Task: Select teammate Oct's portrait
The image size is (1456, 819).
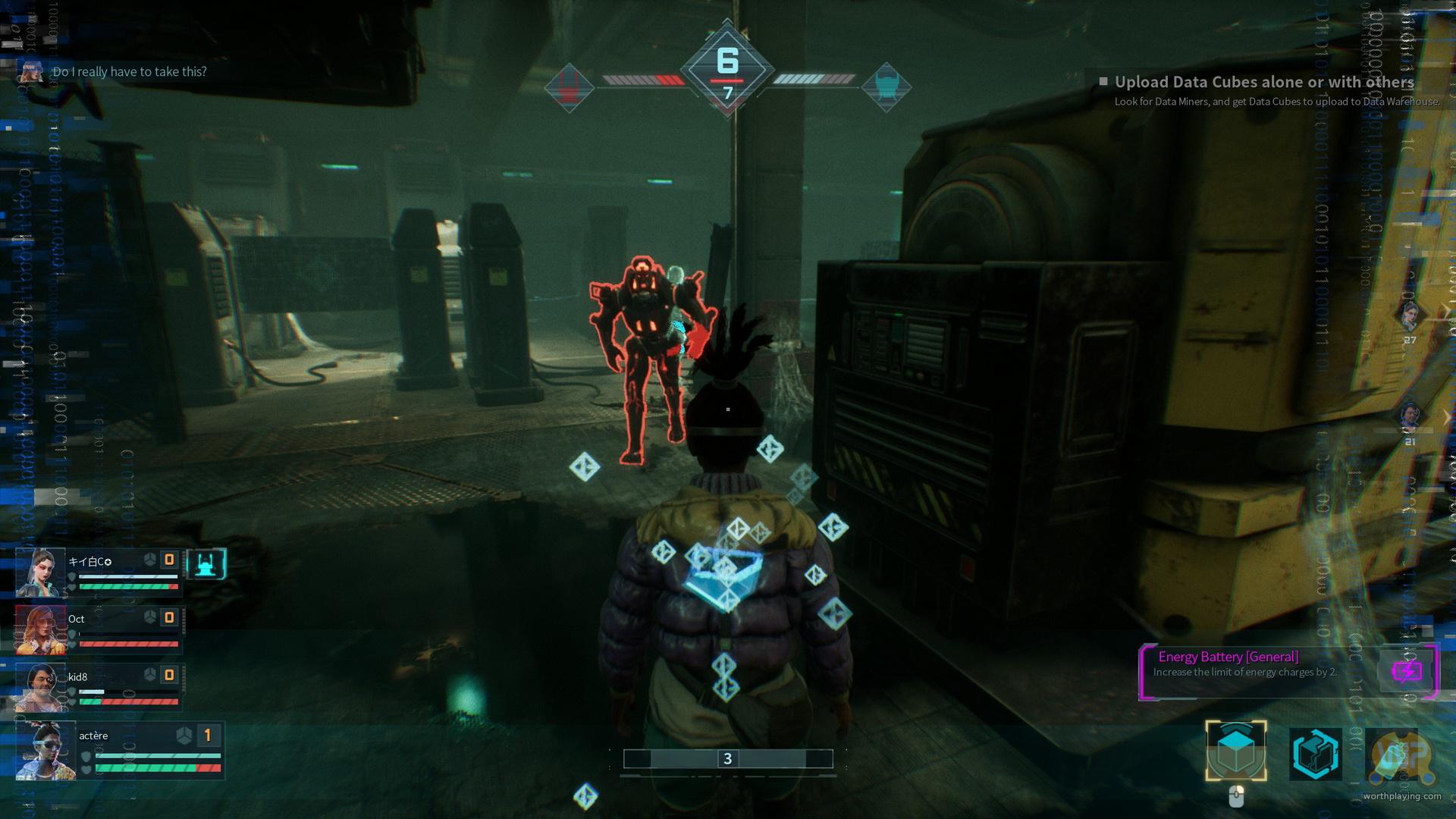Action: click(x=39, y=629)
